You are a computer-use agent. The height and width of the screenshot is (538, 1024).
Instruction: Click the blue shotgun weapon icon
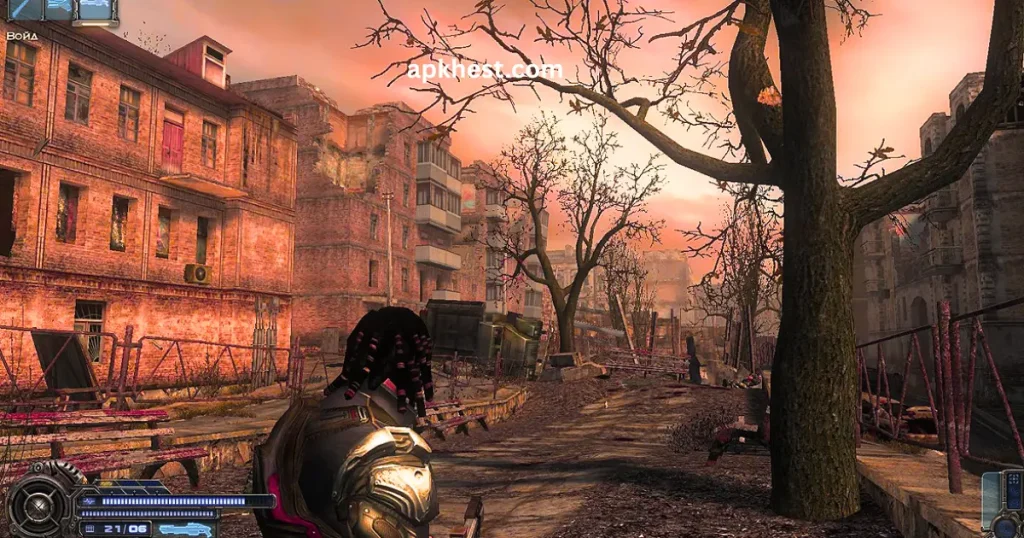pyautogui.click(x=186, y=528)
